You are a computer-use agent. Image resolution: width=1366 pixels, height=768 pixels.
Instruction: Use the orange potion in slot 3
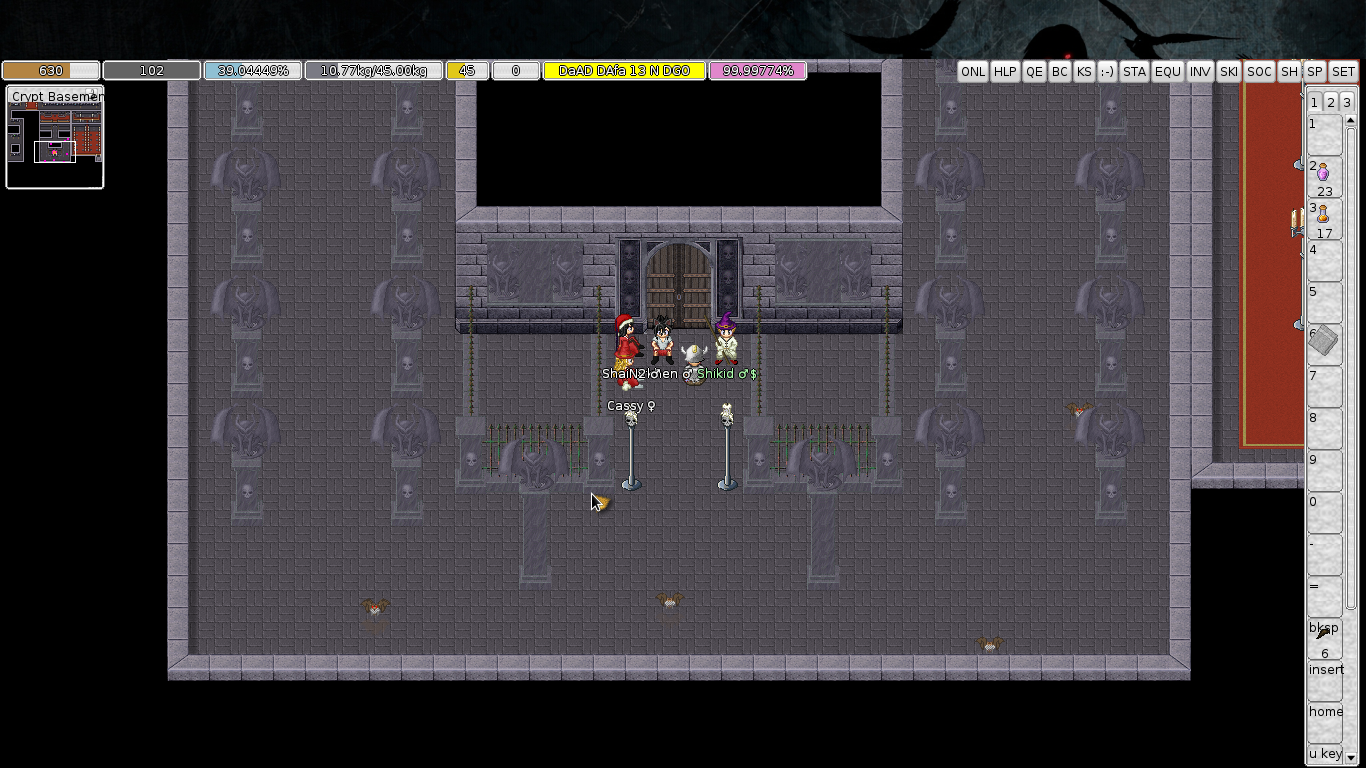(x=1324, y=216)
